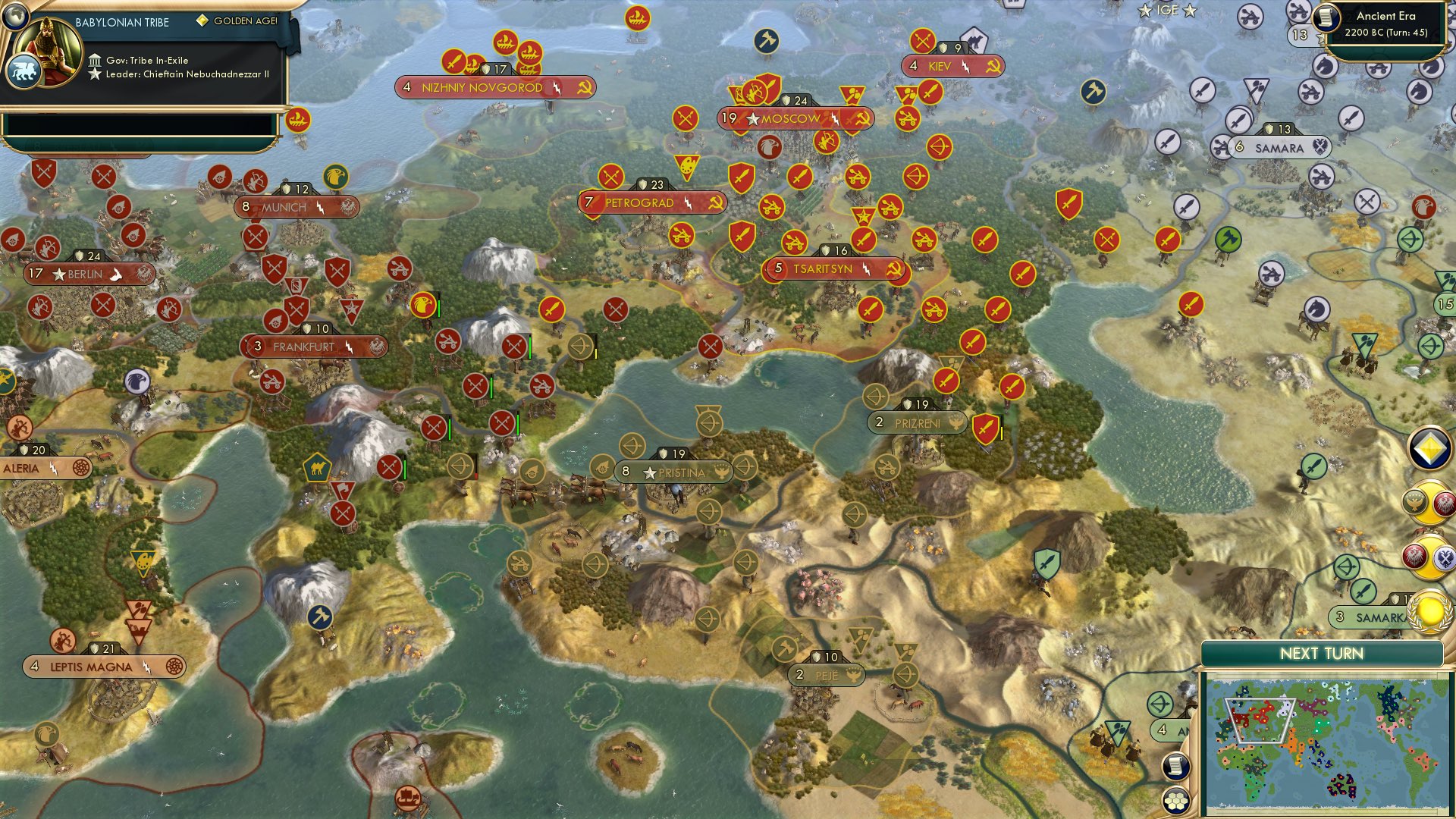Click the Golden Age star indicator in the tribe panel

click(202, 21)
